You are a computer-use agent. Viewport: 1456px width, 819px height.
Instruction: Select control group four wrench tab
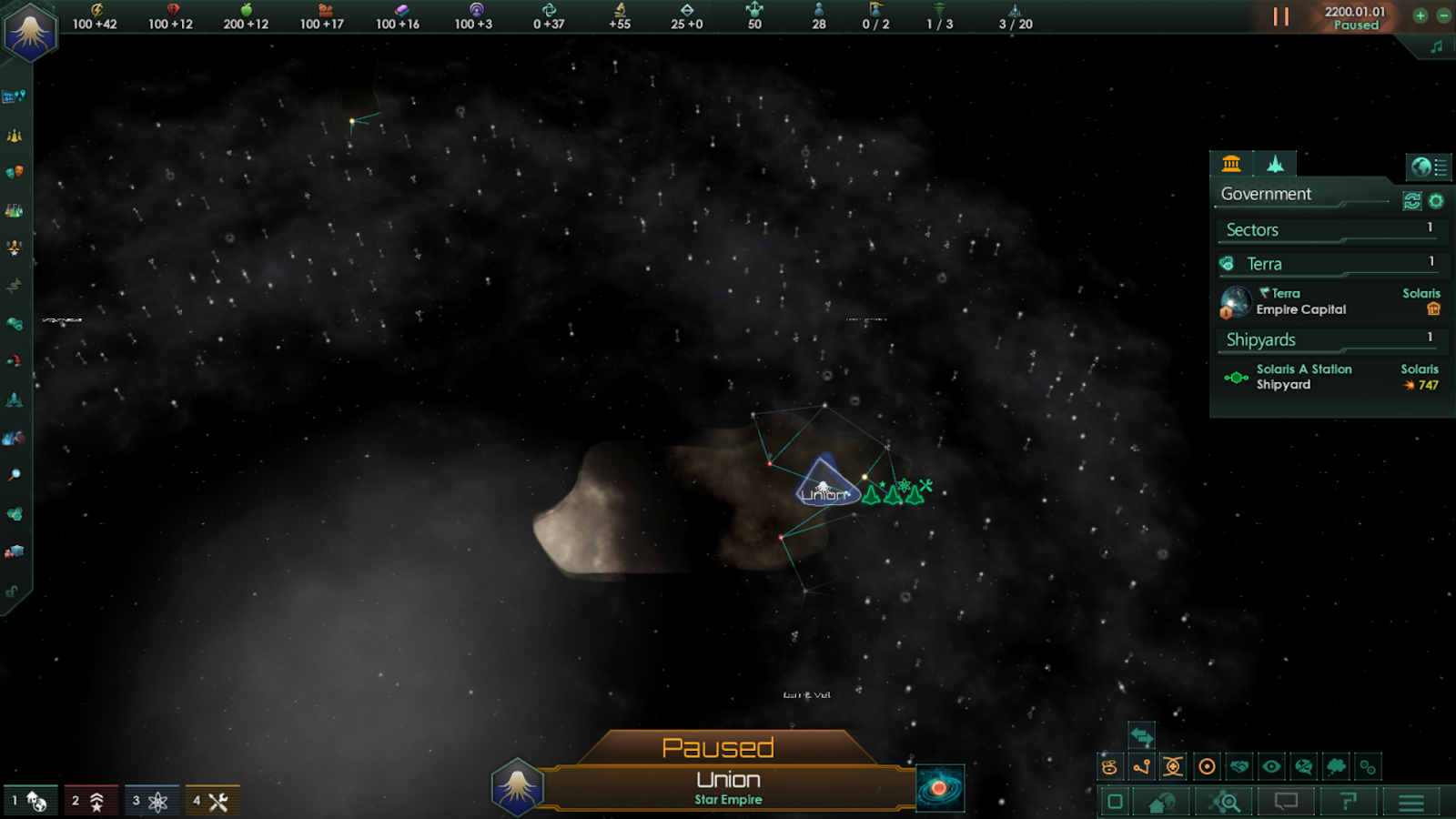click(x=212, y=802)
